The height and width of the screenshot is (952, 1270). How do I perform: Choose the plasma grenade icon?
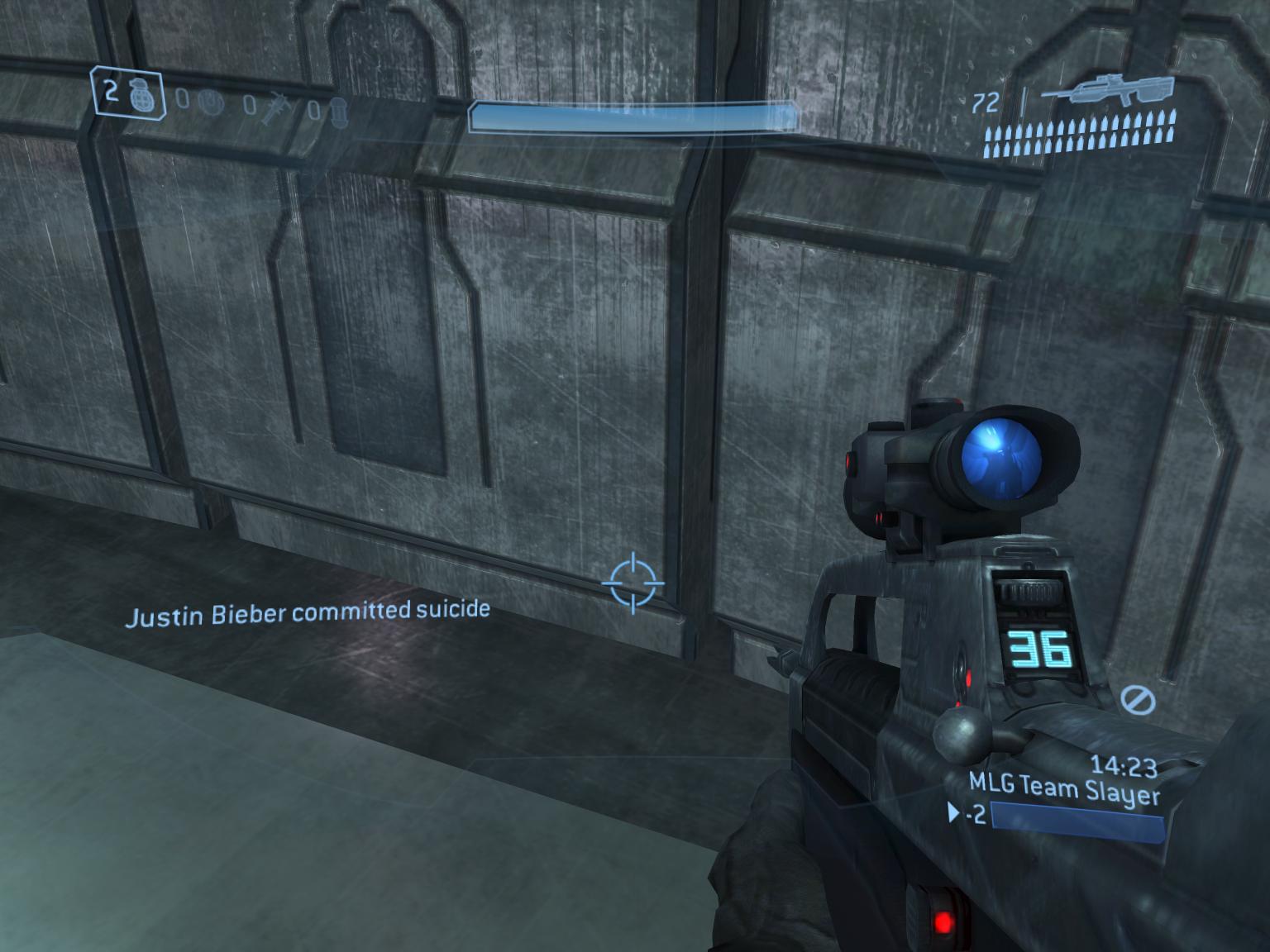211,102
